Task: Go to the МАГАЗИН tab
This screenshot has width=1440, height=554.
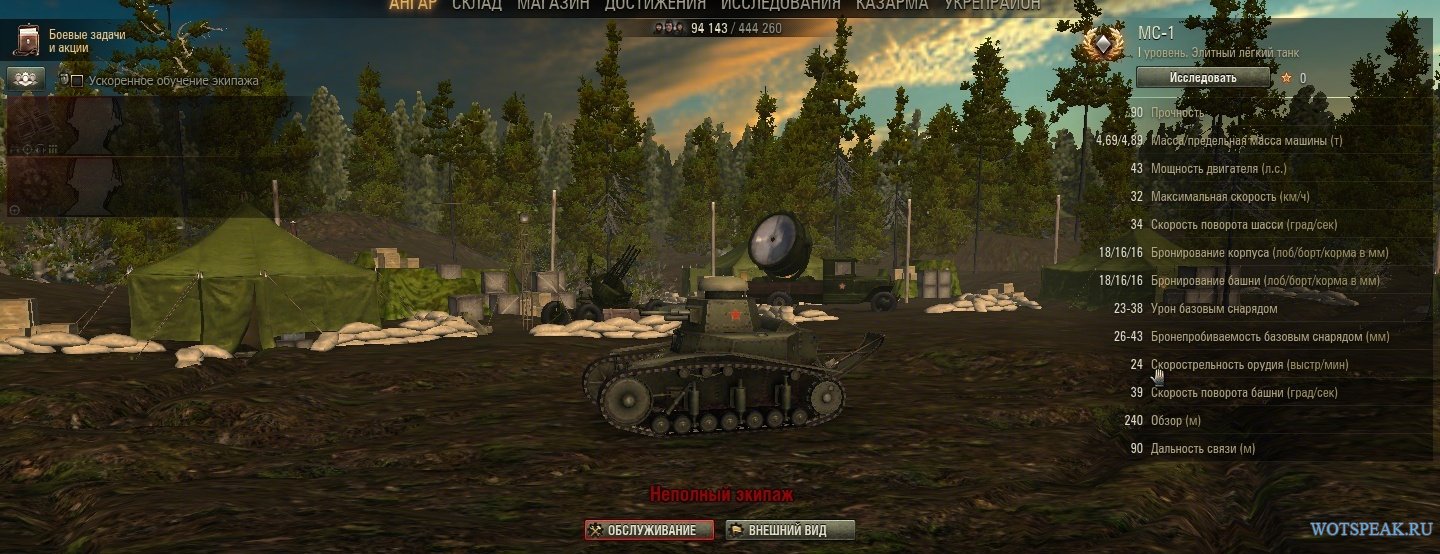Action: click(553, 5)
